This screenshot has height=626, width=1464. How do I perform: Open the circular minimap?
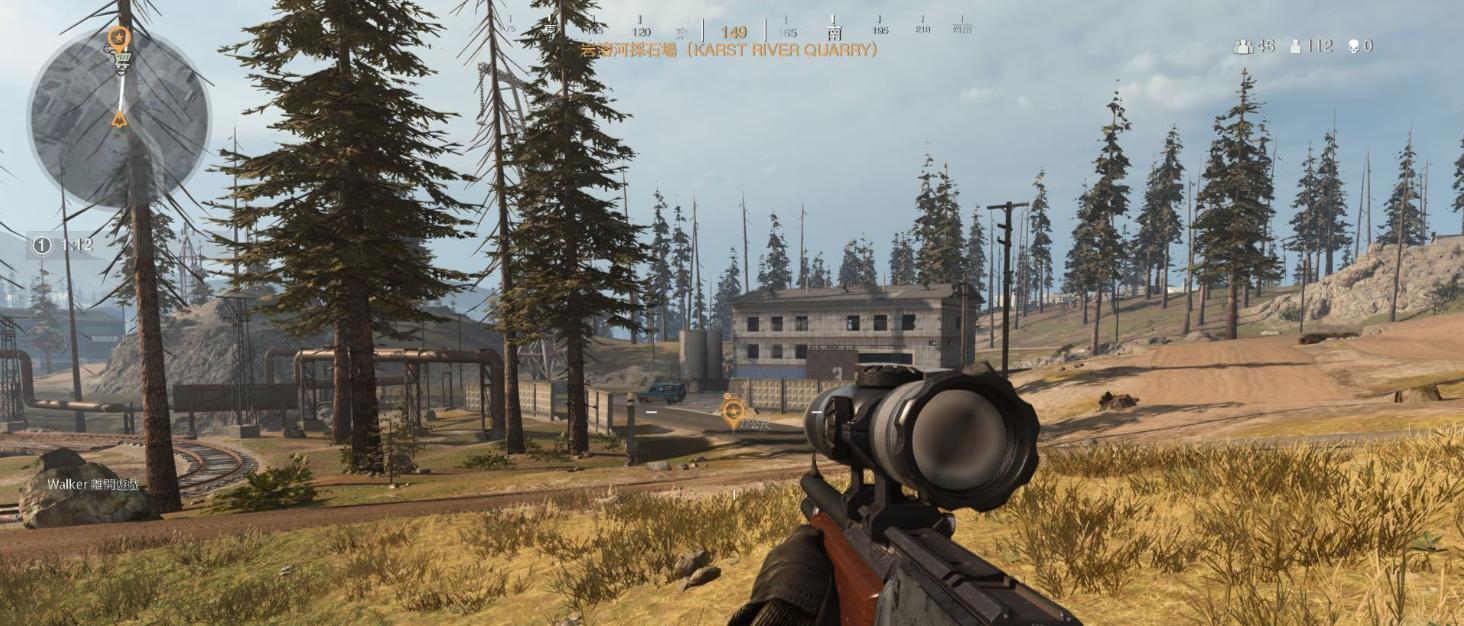[x=119, y=117]
